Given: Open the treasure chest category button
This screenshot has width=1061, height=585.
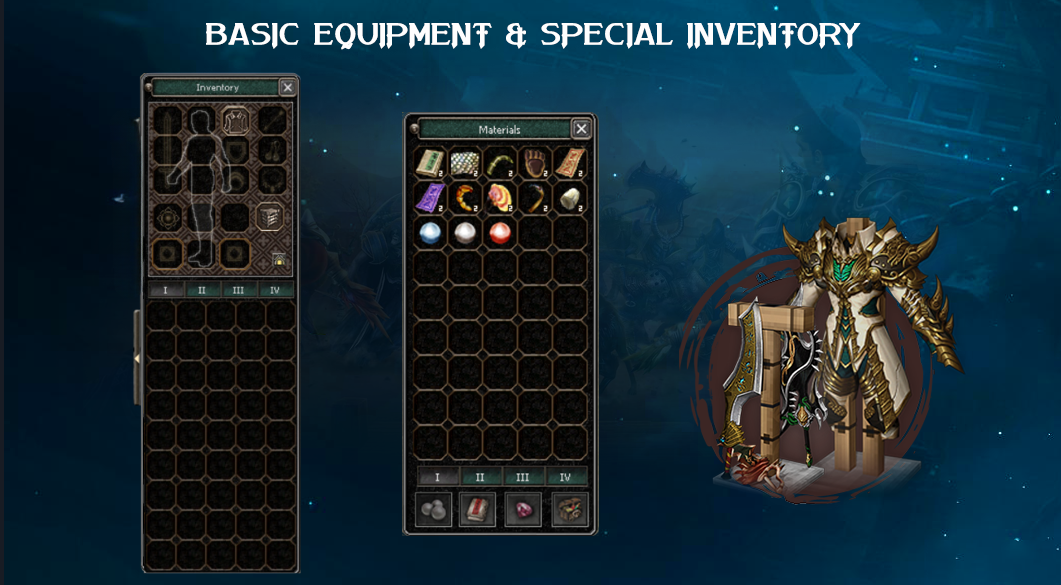Looking at the screenshot, I should click(569, 509).
